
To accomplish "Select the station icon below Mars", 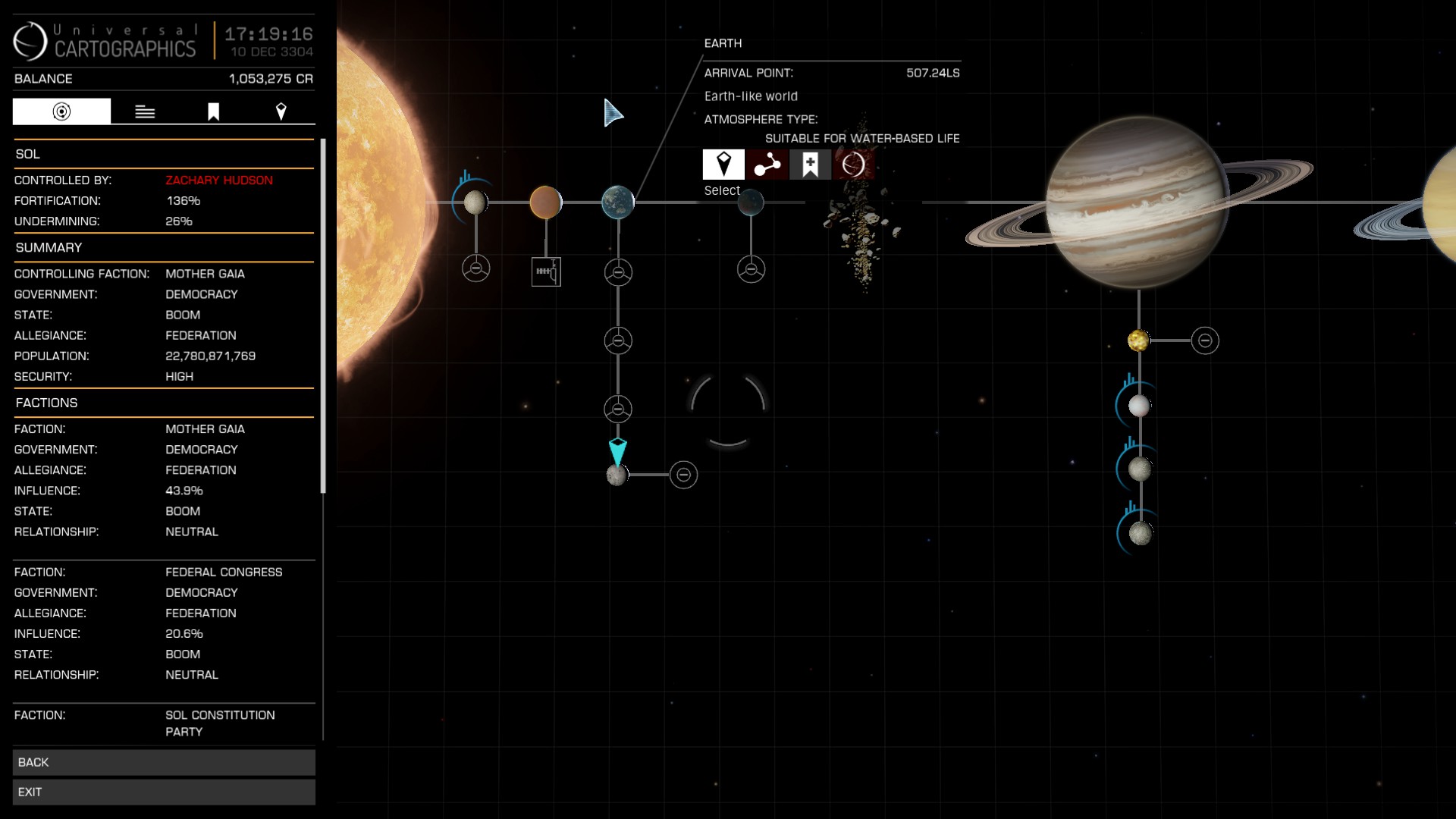I will click(751, 269).
